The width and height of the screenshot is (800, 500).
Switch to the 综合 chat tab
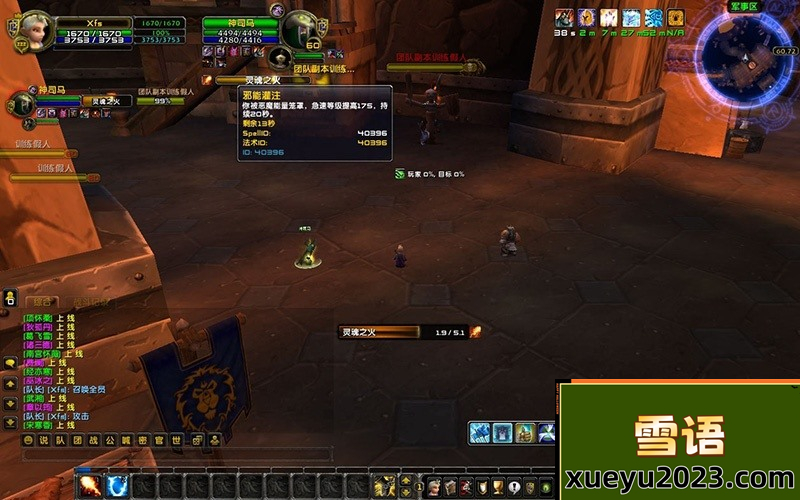coord(41,301)
